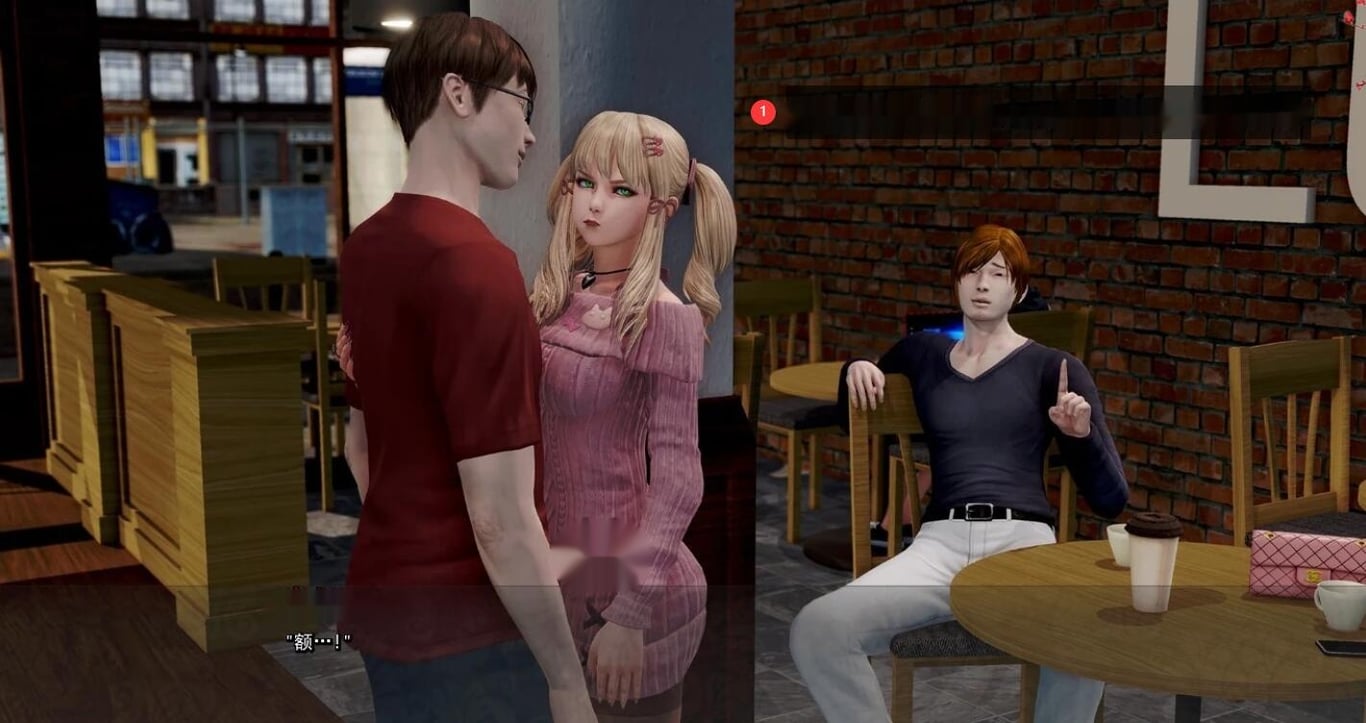Click the girl's black choker necklace
The height and width of the screenshot is (723, 1366).
(607, 271)
